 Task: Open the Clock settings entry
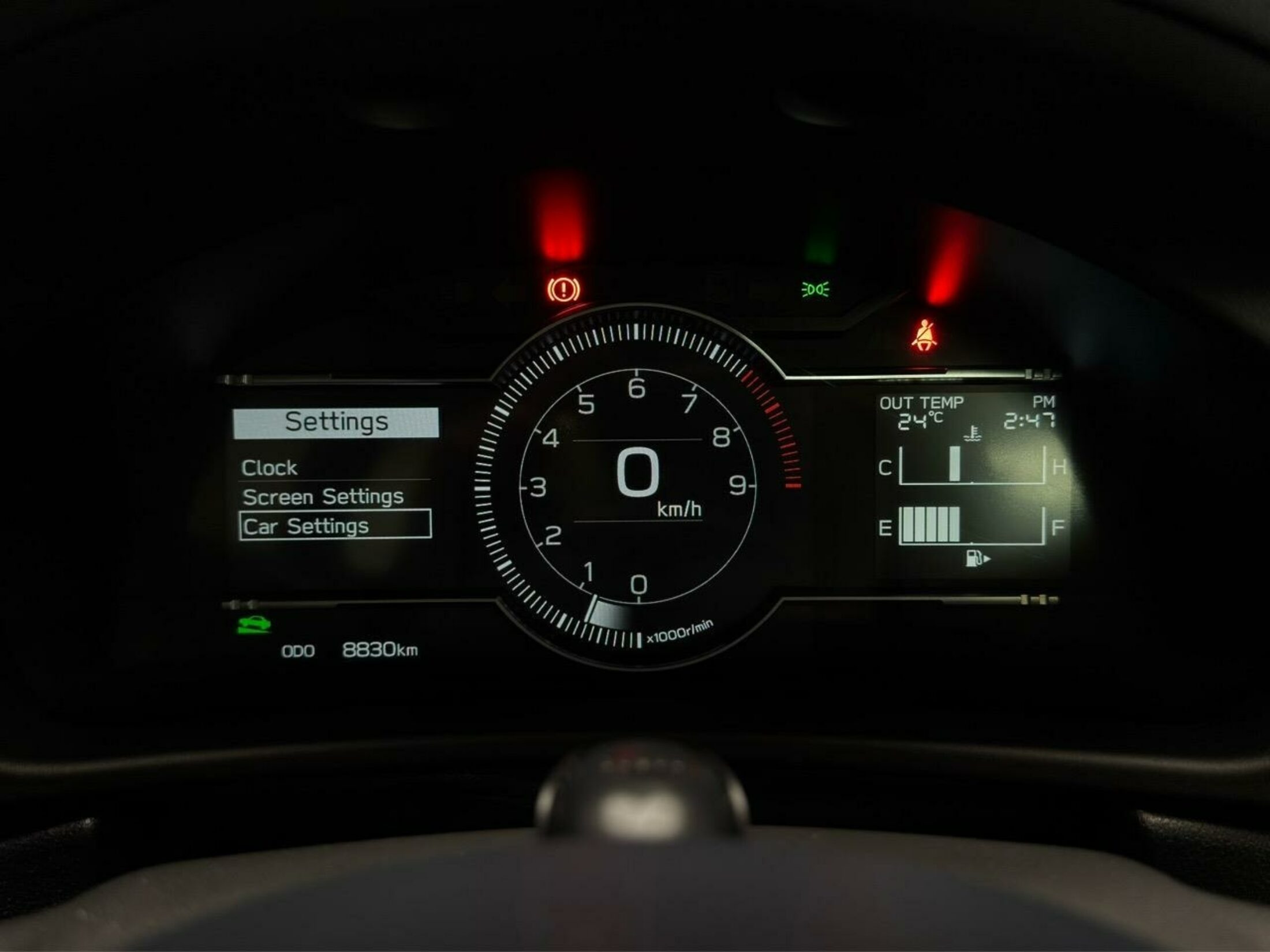tap(270, 467)
